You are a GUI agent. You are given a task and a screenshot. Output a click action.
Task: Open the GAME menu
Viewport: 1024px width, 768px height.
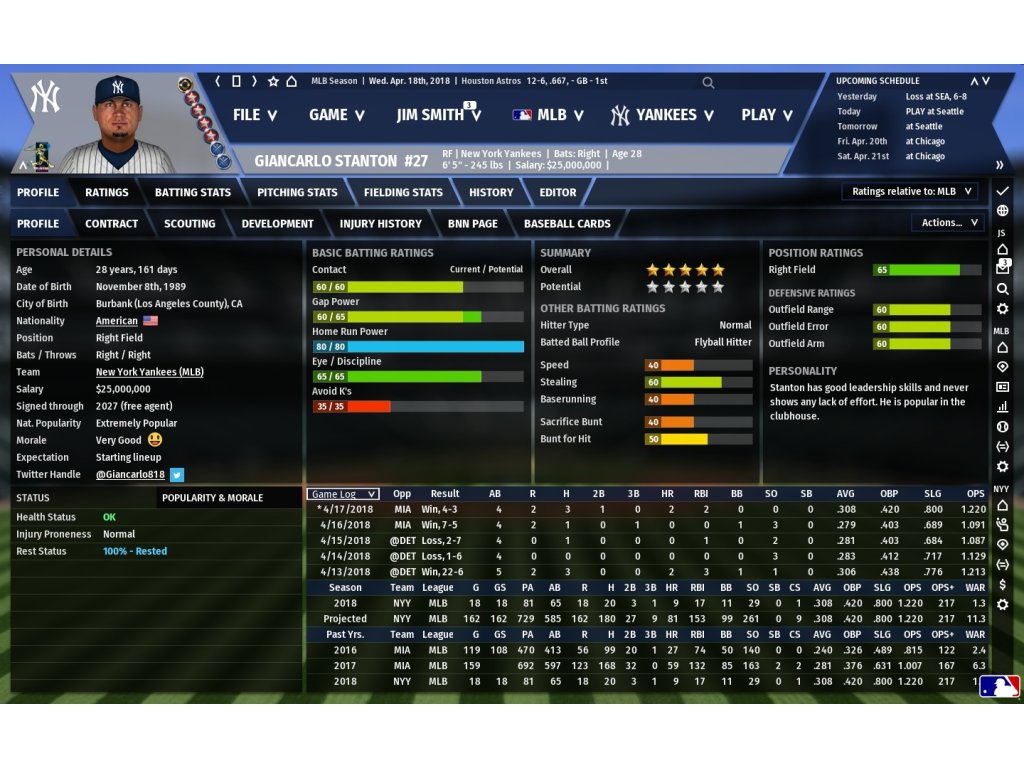click(x=336, y=115)
